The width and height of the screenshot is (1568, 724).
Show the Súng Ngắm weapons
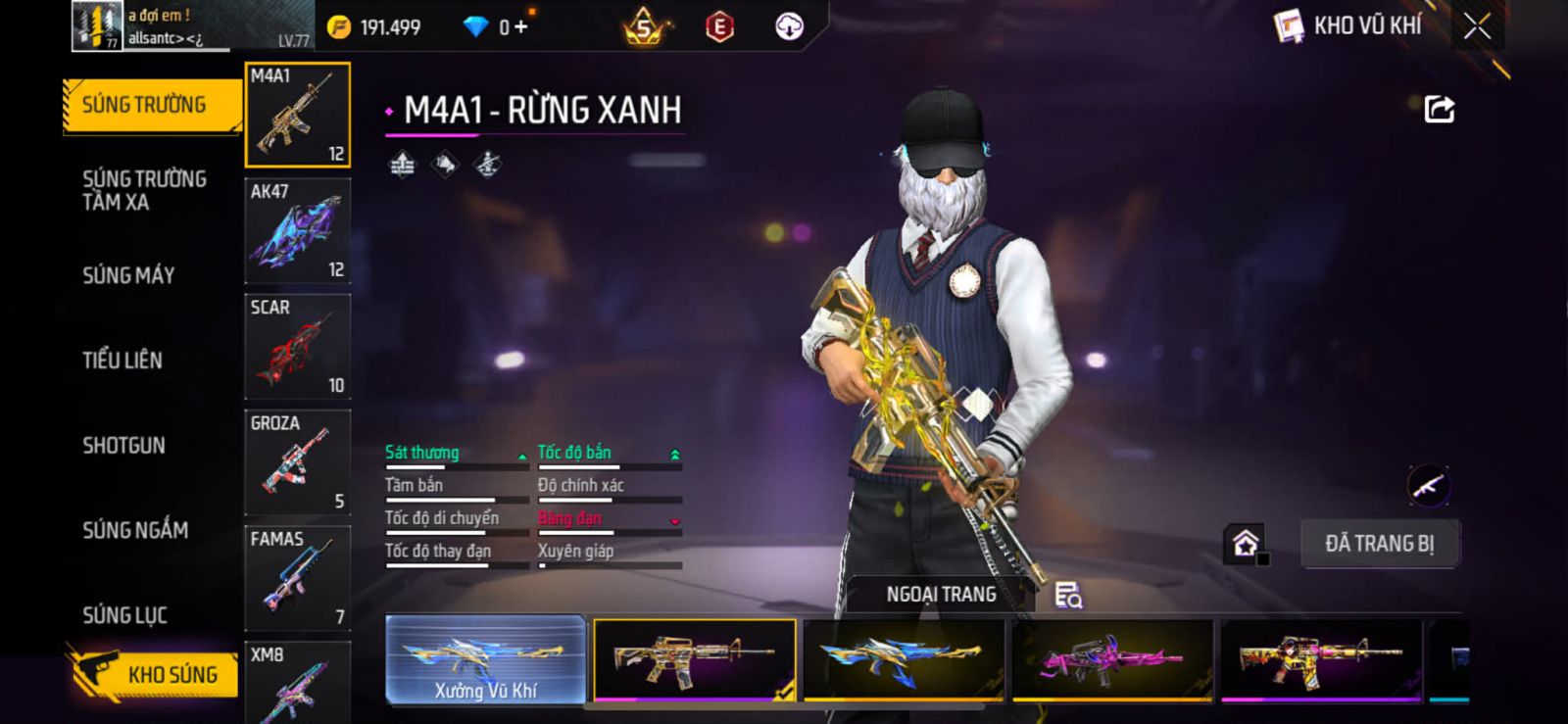(x=135, y=530)
